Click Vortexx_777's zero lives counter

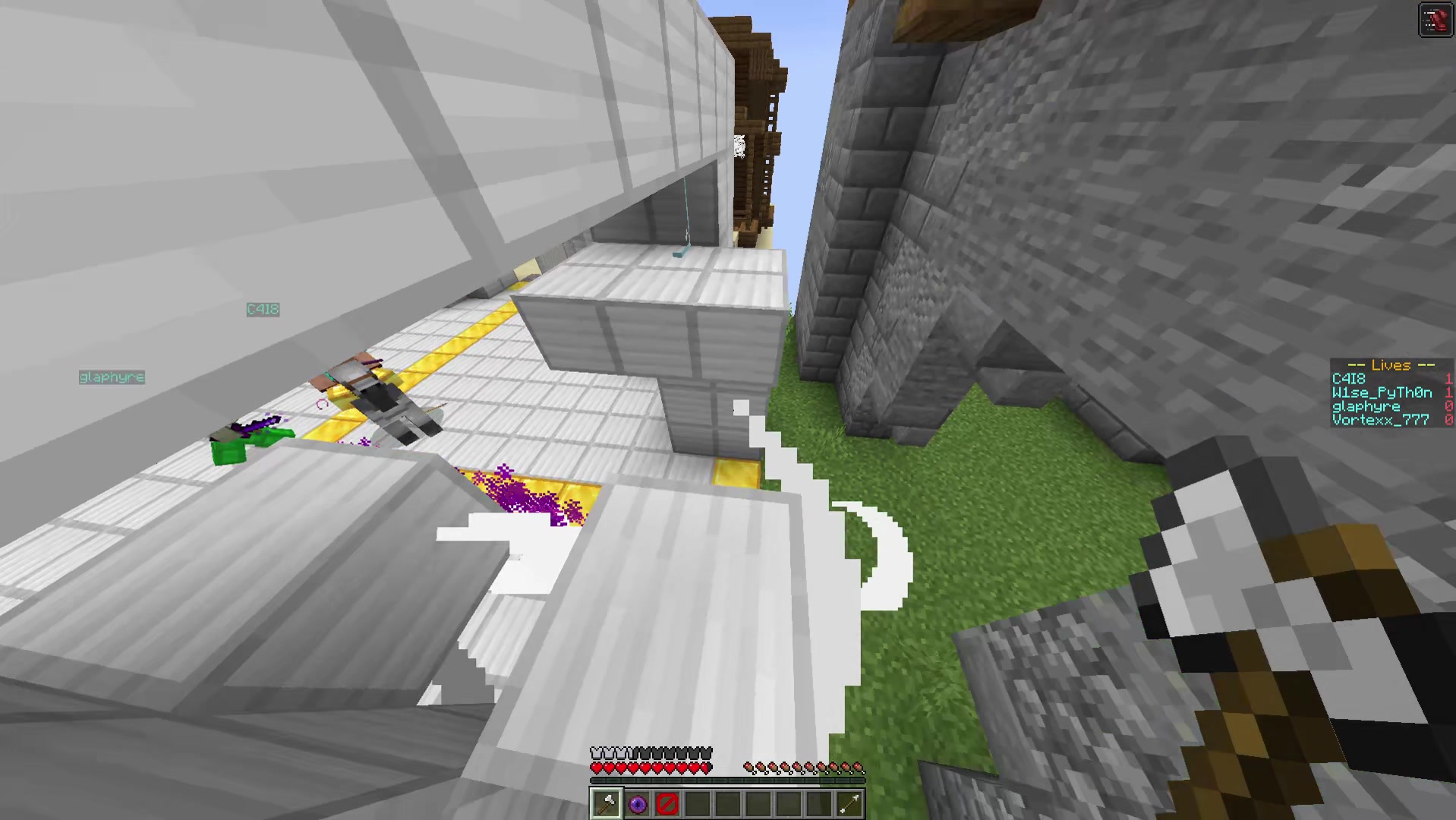pyautogui.click(x=1449, y=420)
